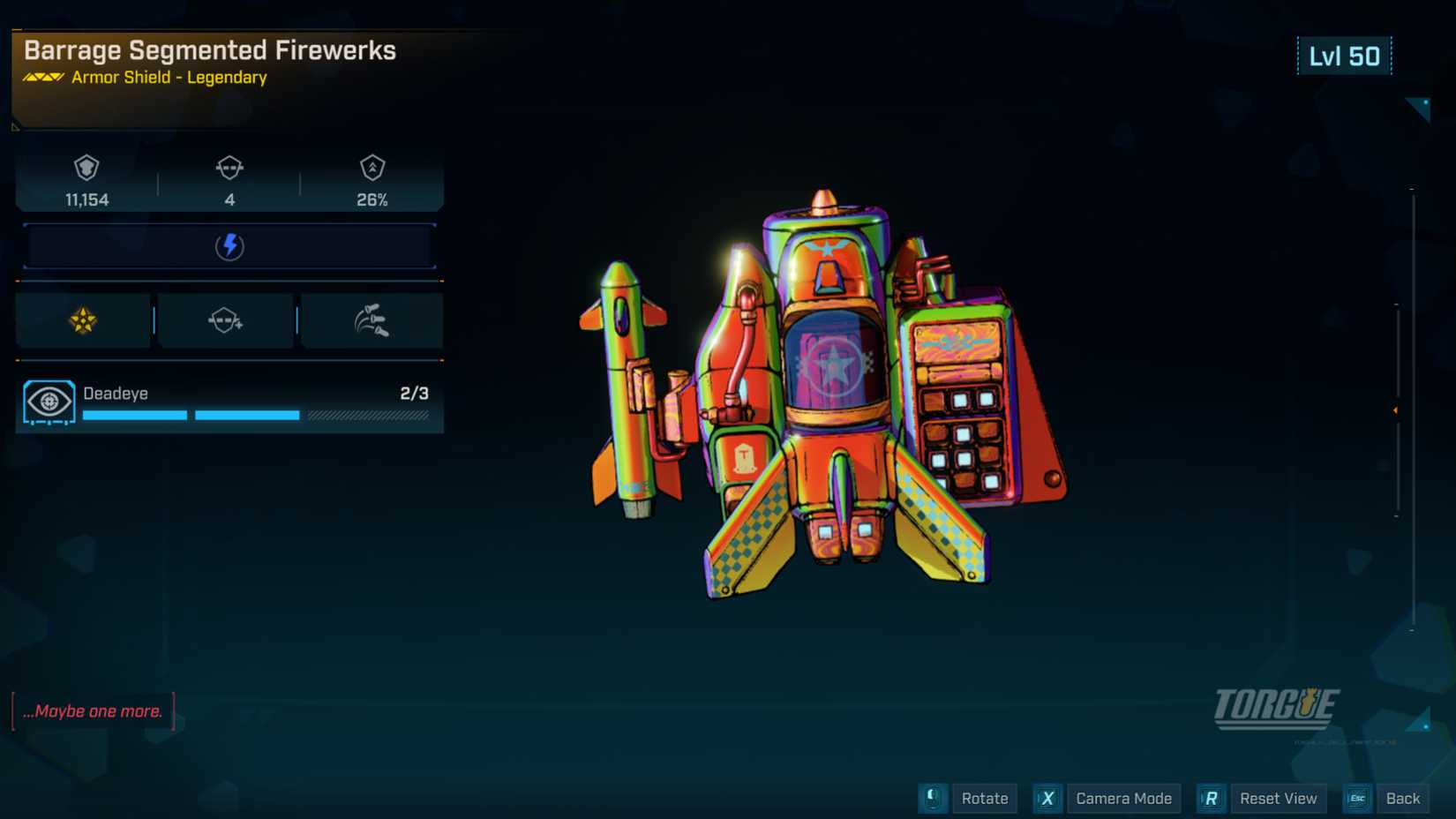Reset View of the shield
The height and width of the screenshot is (819, 1456).
(1277, 799)
